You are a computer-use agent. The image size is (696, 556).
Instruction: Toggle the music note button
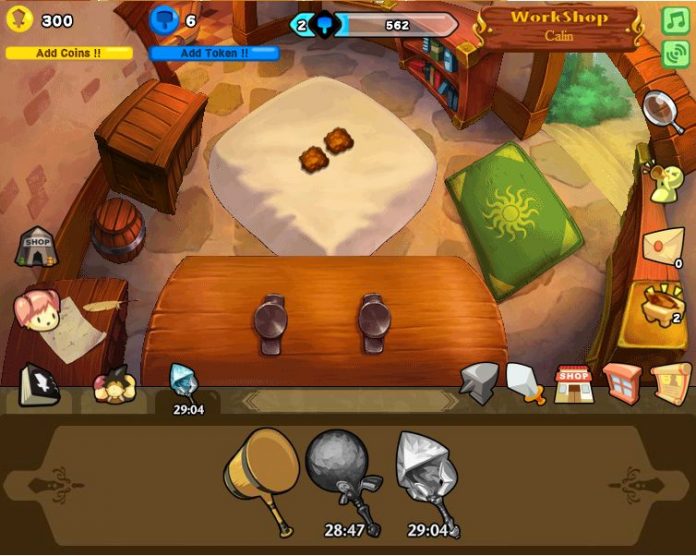coord(675,20)
